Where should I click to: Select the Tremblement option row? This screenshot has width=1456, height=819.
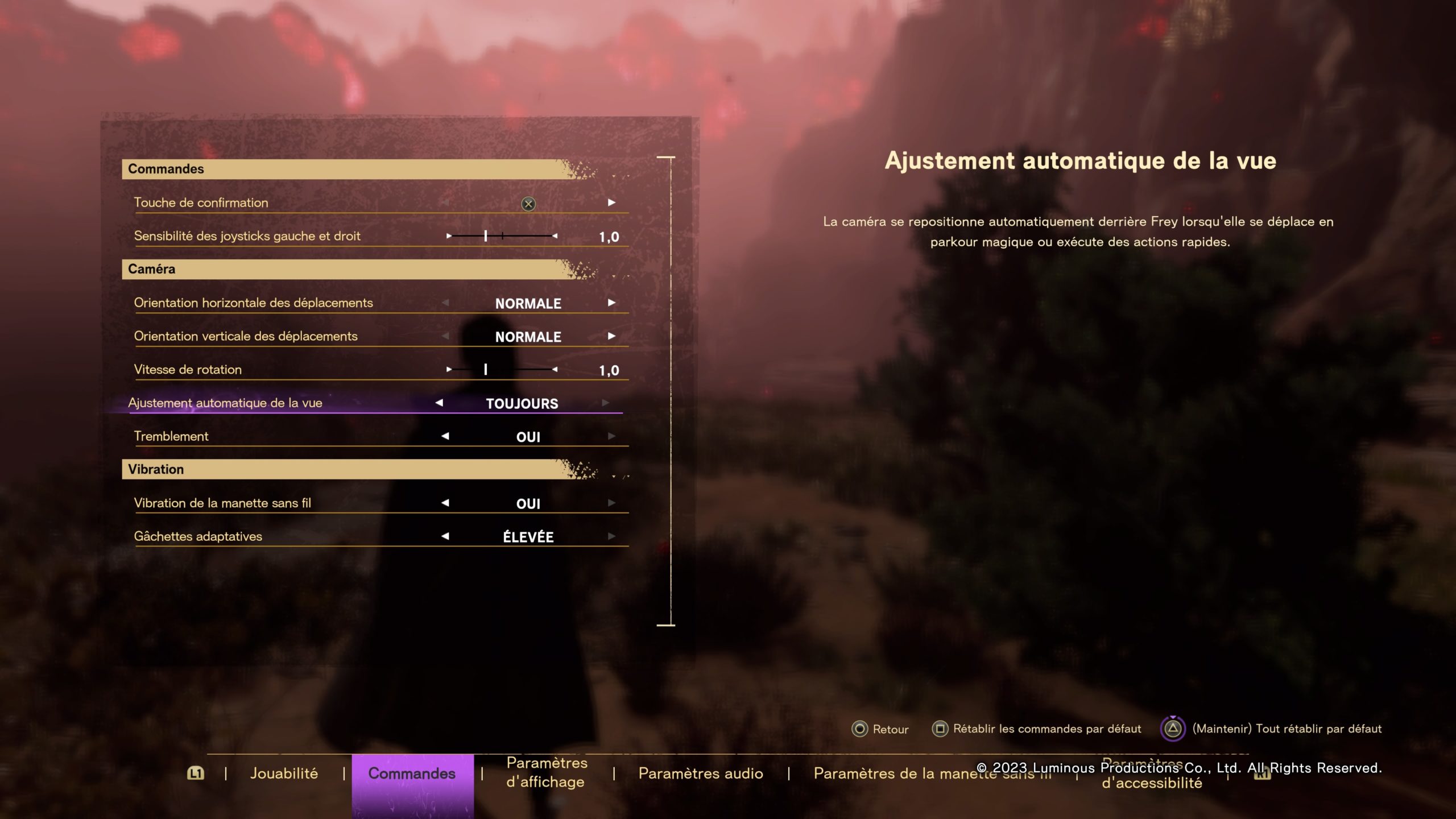[x=171, y=436]
